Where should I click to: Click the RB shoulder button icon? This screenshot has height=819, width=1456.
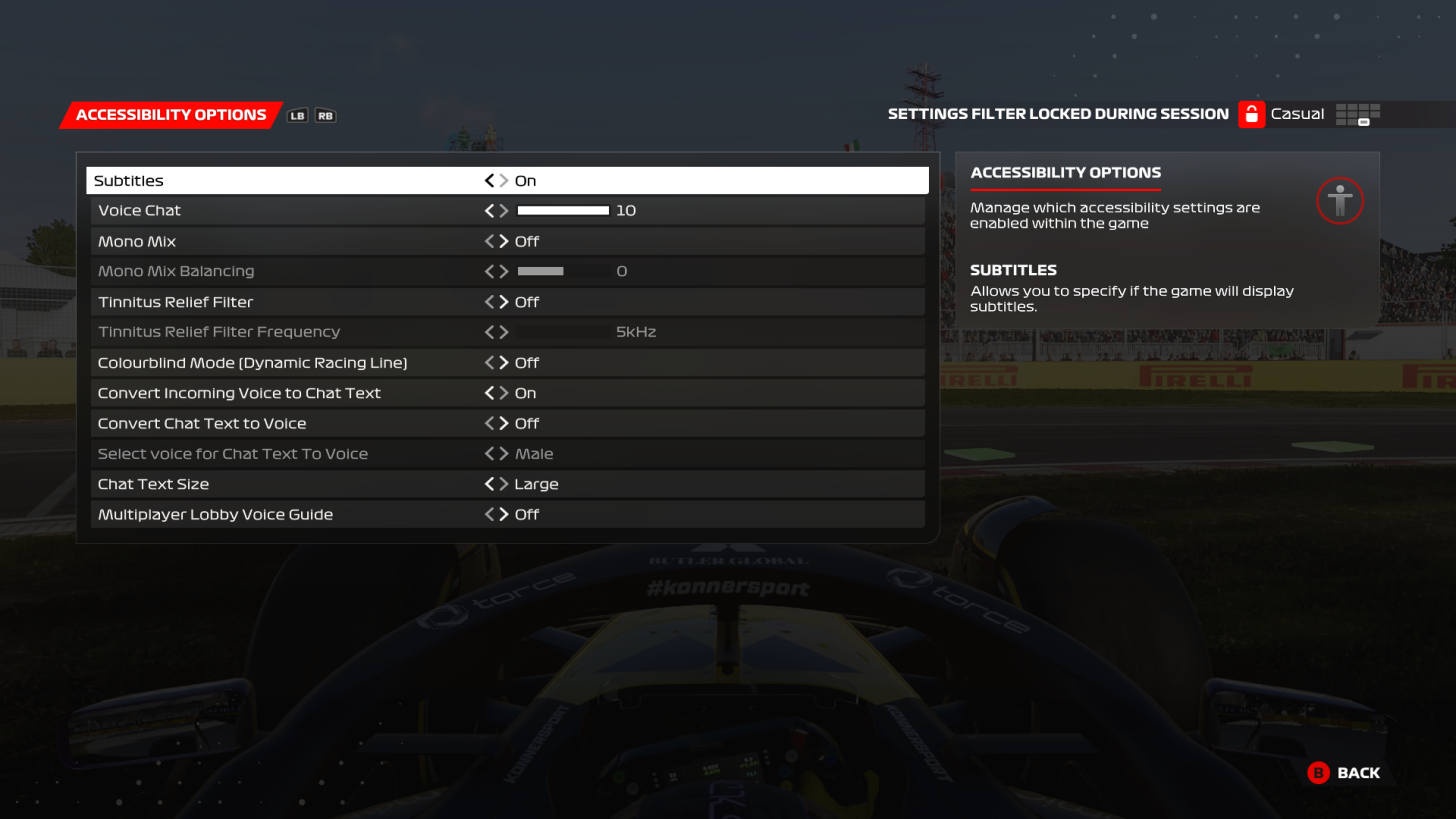[x=324, y=115]
